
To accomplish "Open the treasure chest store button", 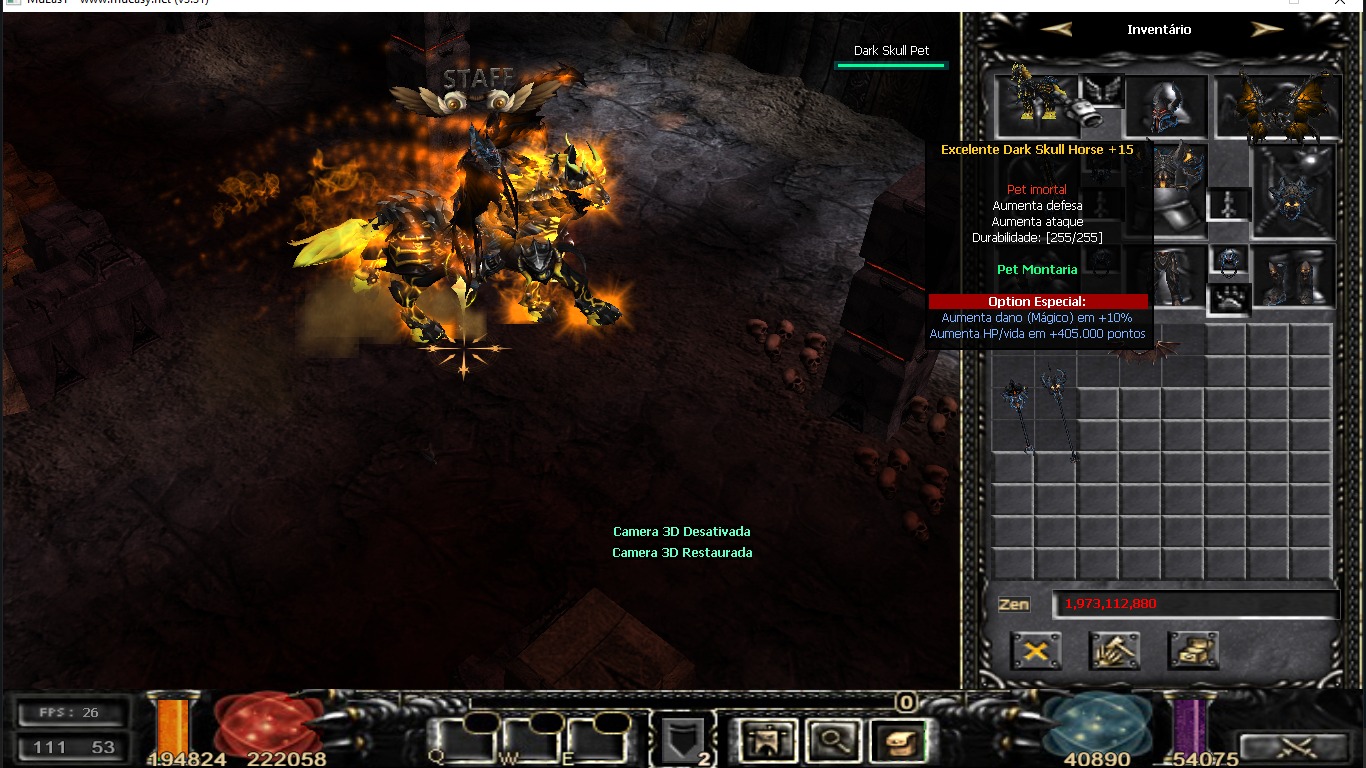I will click(1193, 651).
